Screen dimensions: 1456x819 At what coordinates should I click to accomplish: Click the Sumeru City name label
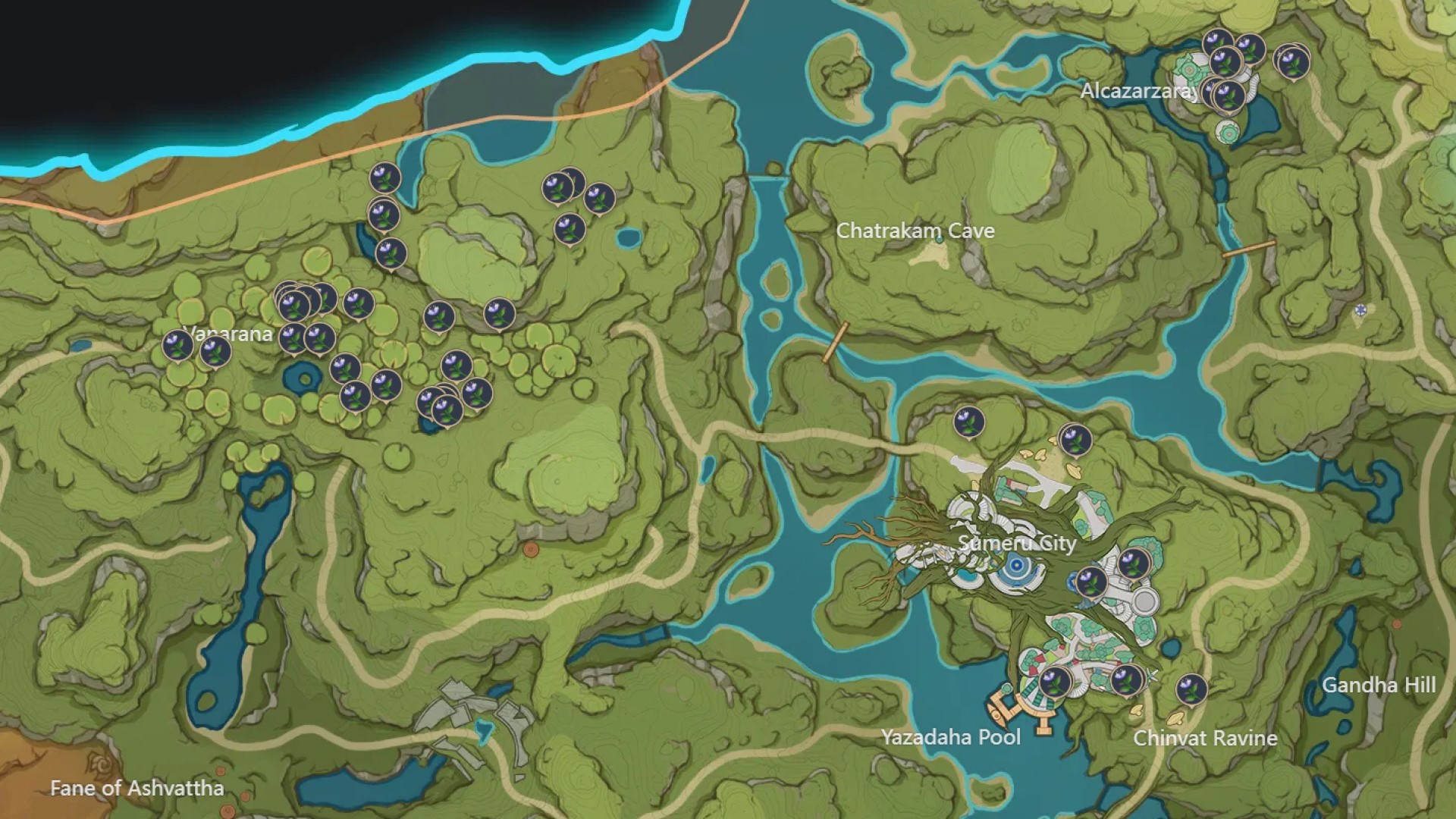click(x=1016, y=544)
